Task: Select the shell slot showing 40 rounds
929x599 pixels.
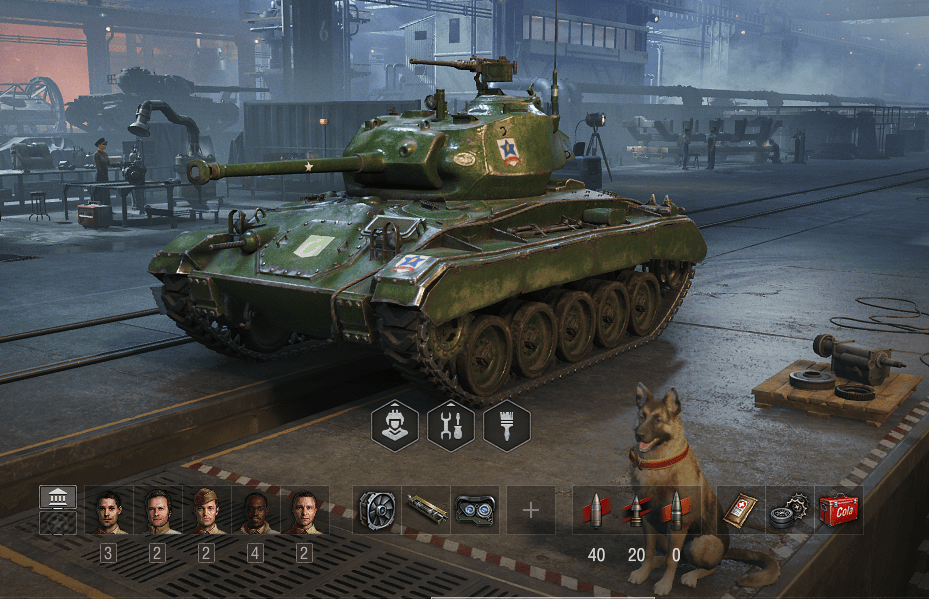Action: 593,510
